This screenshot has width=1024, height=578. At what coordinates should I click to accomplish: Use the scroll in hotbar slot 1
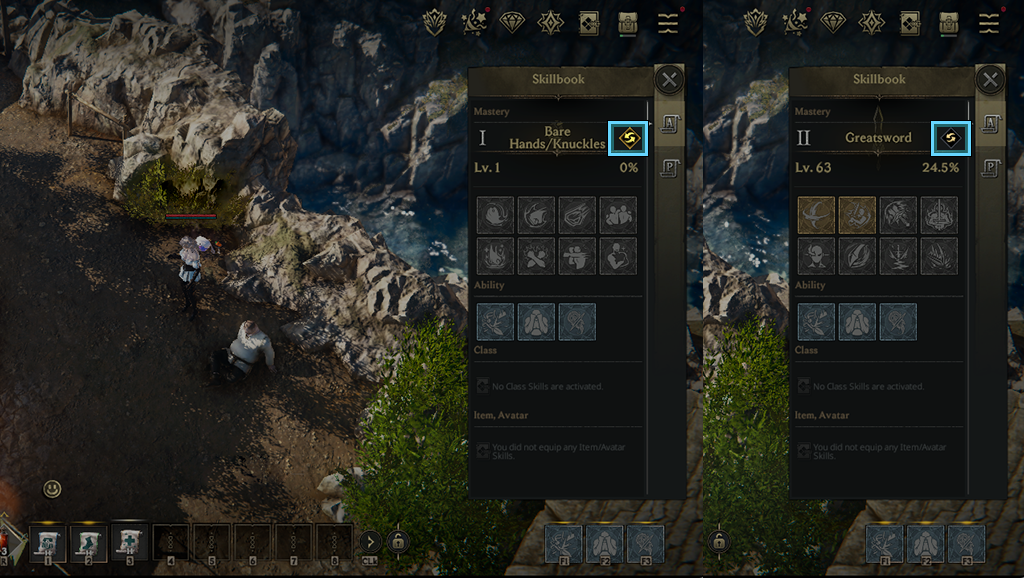47,544
